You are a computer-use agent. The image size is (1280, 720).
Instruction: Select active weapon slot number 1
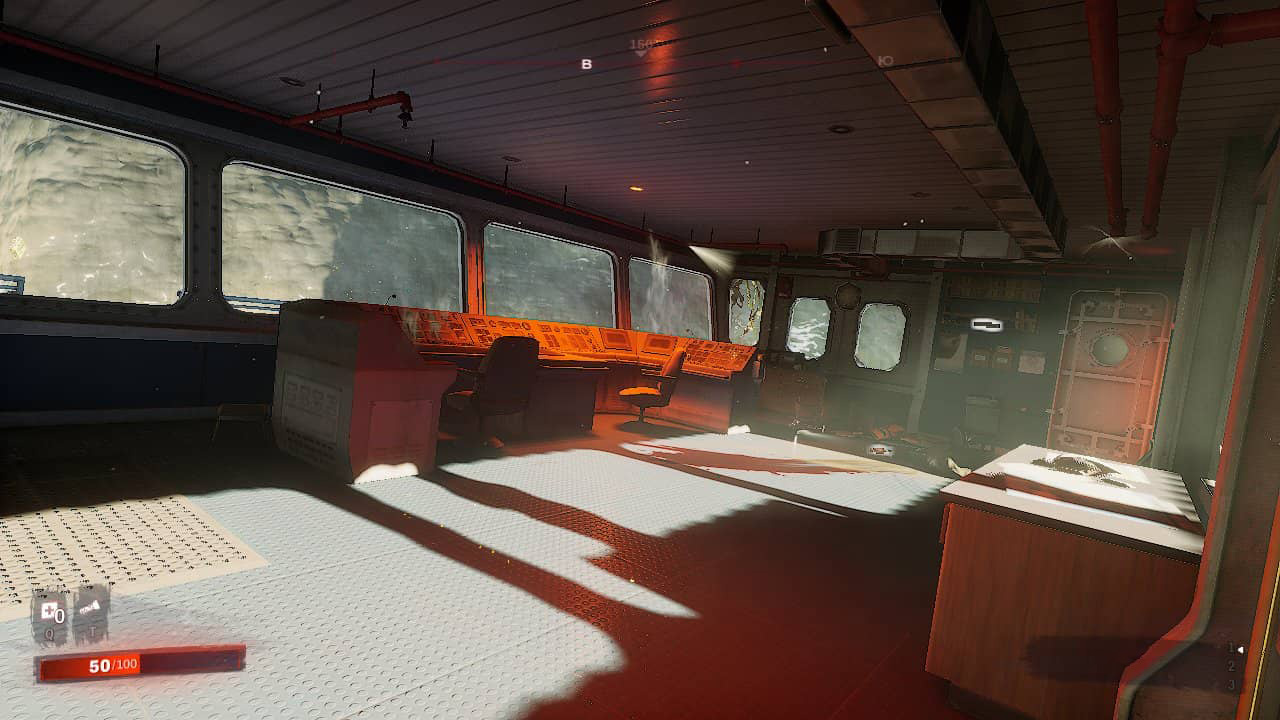click(x=1231, y=648)
